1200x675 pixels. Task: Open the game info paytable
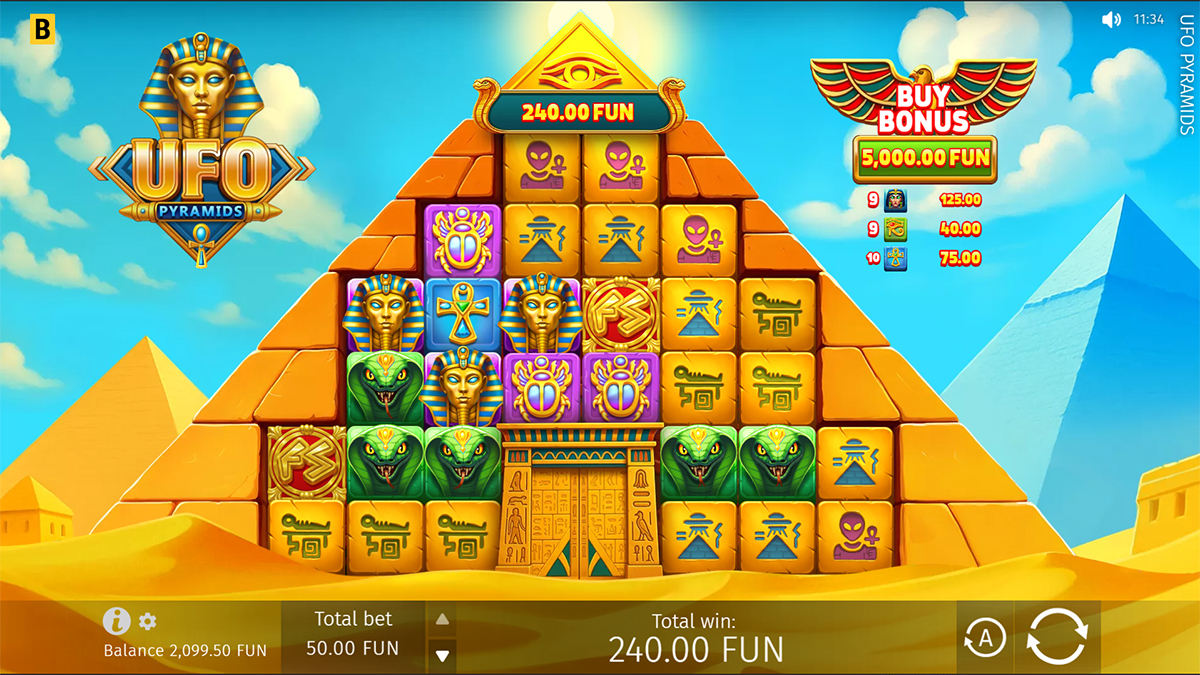(116, 621)
